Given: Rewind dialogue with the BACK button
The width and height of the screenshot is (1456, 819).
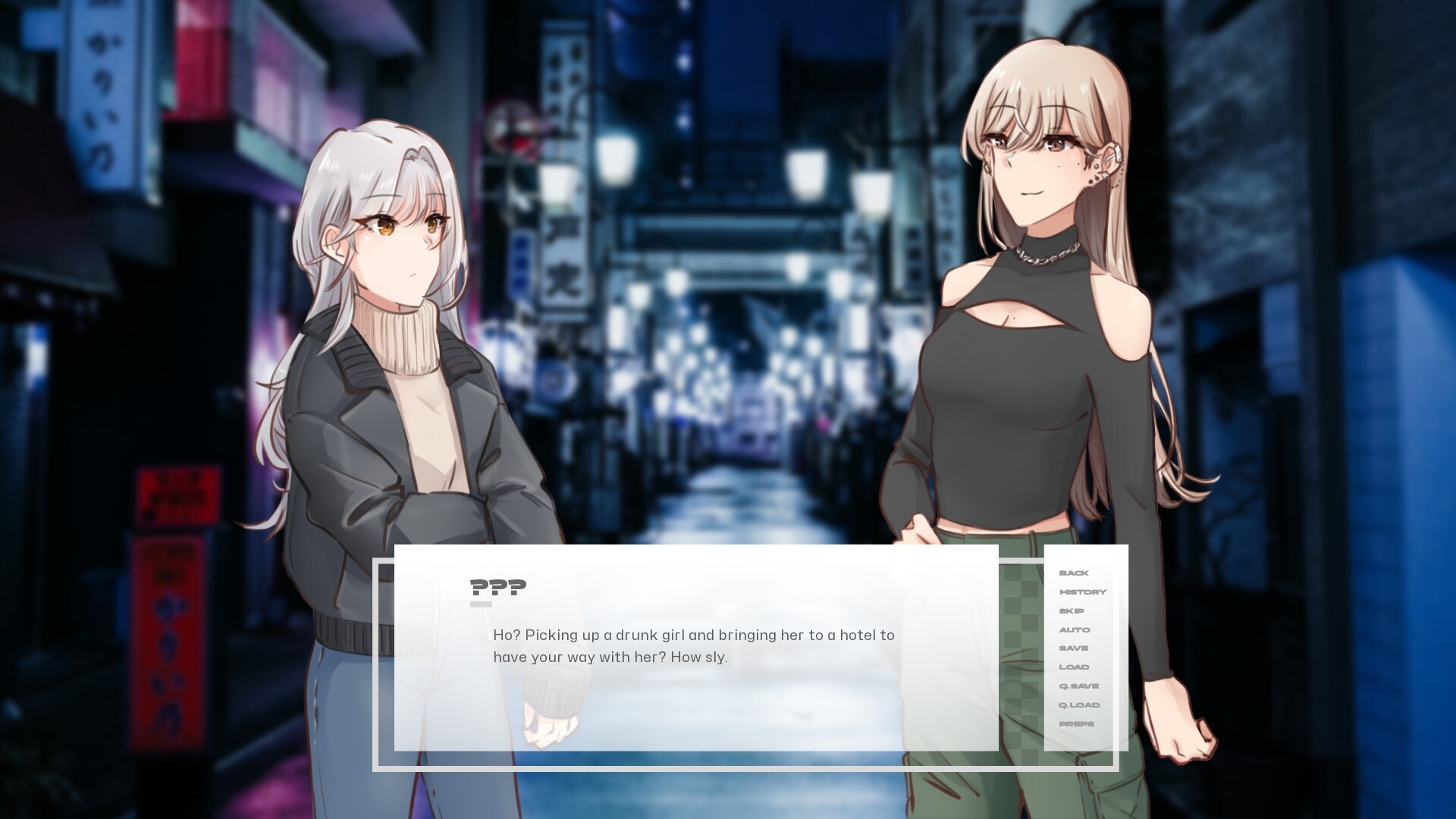Looking at the screenshot, I should pyautogui.click(x=1073, y=573).
